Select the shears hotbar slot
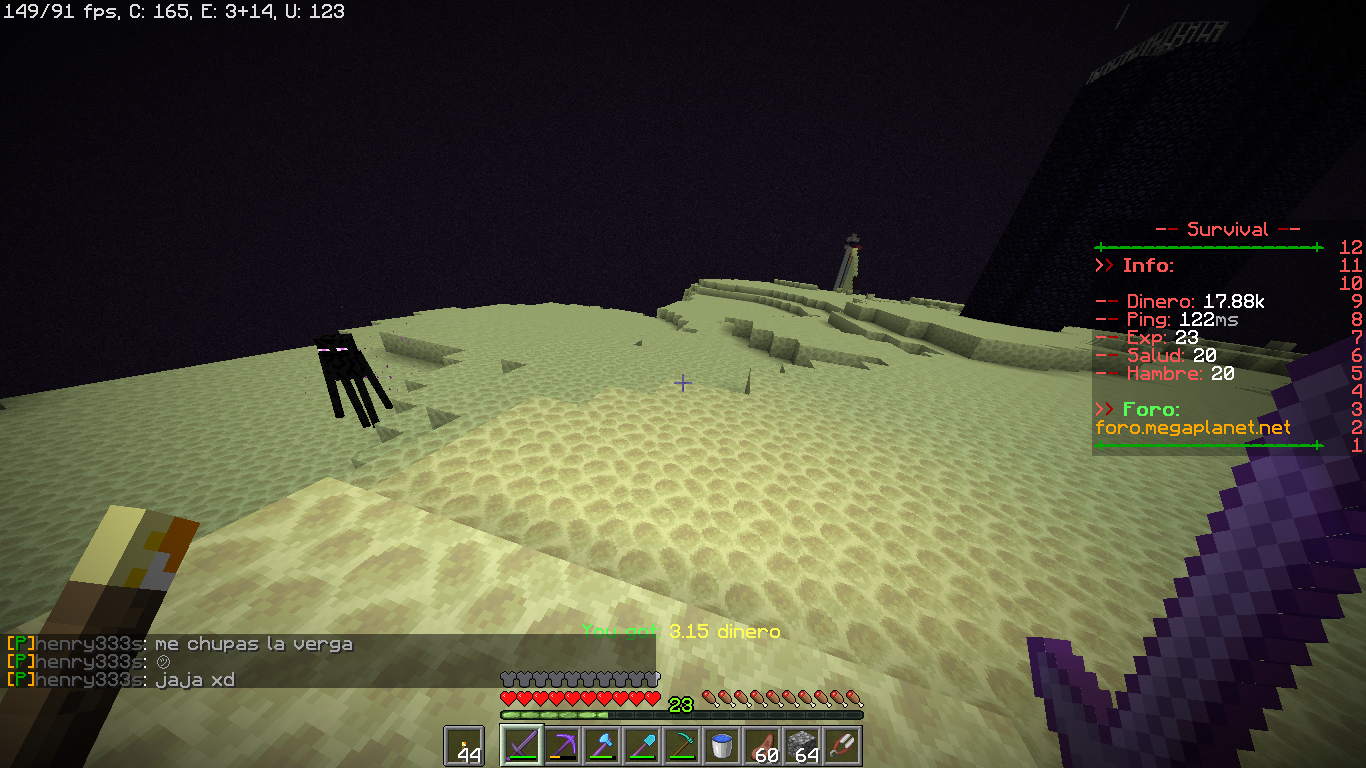 842,746
